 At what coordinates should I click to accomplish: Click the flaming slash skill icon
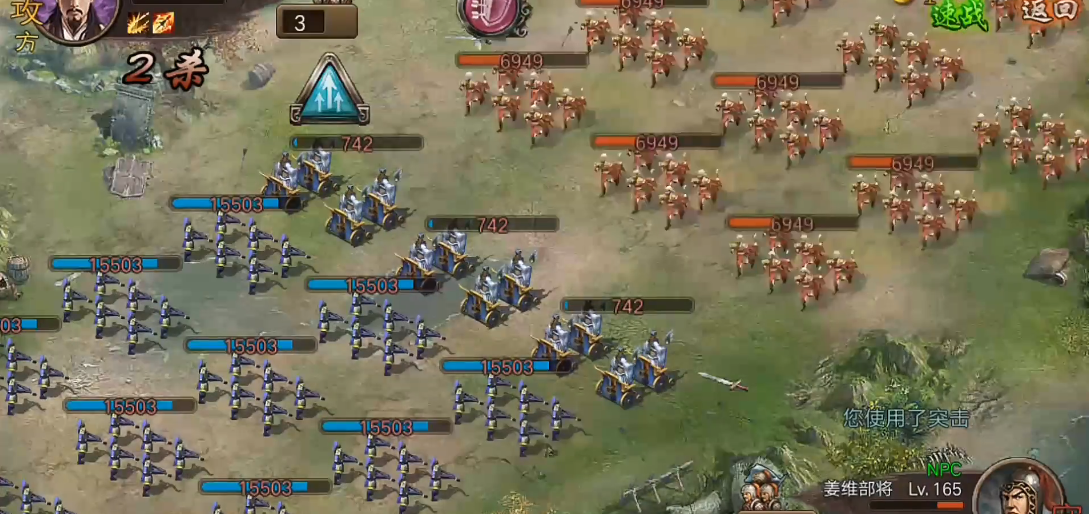[x=138, y=23]
